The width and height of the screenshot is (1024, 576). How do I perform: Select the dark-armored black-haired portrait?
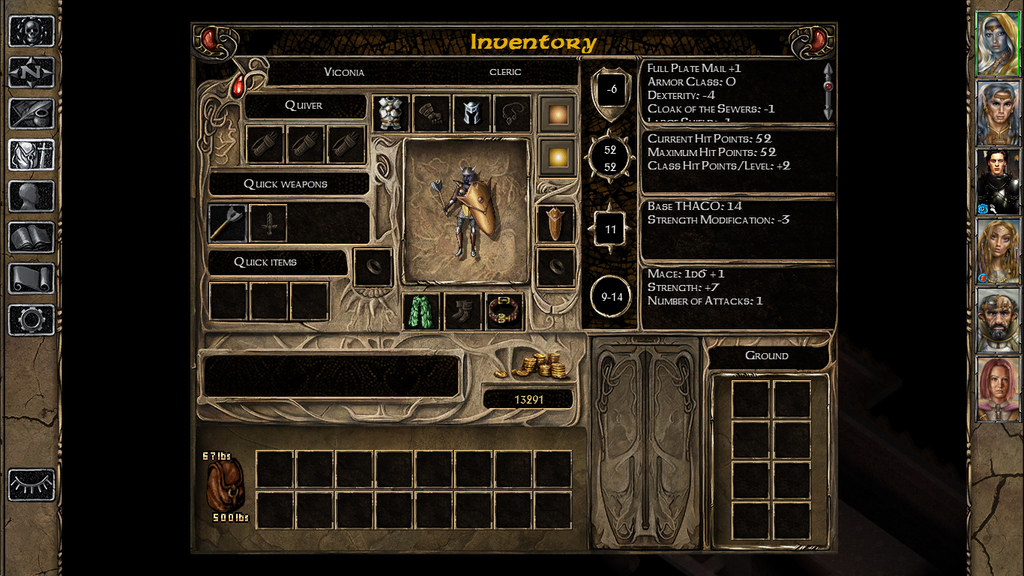click(997, 181)
